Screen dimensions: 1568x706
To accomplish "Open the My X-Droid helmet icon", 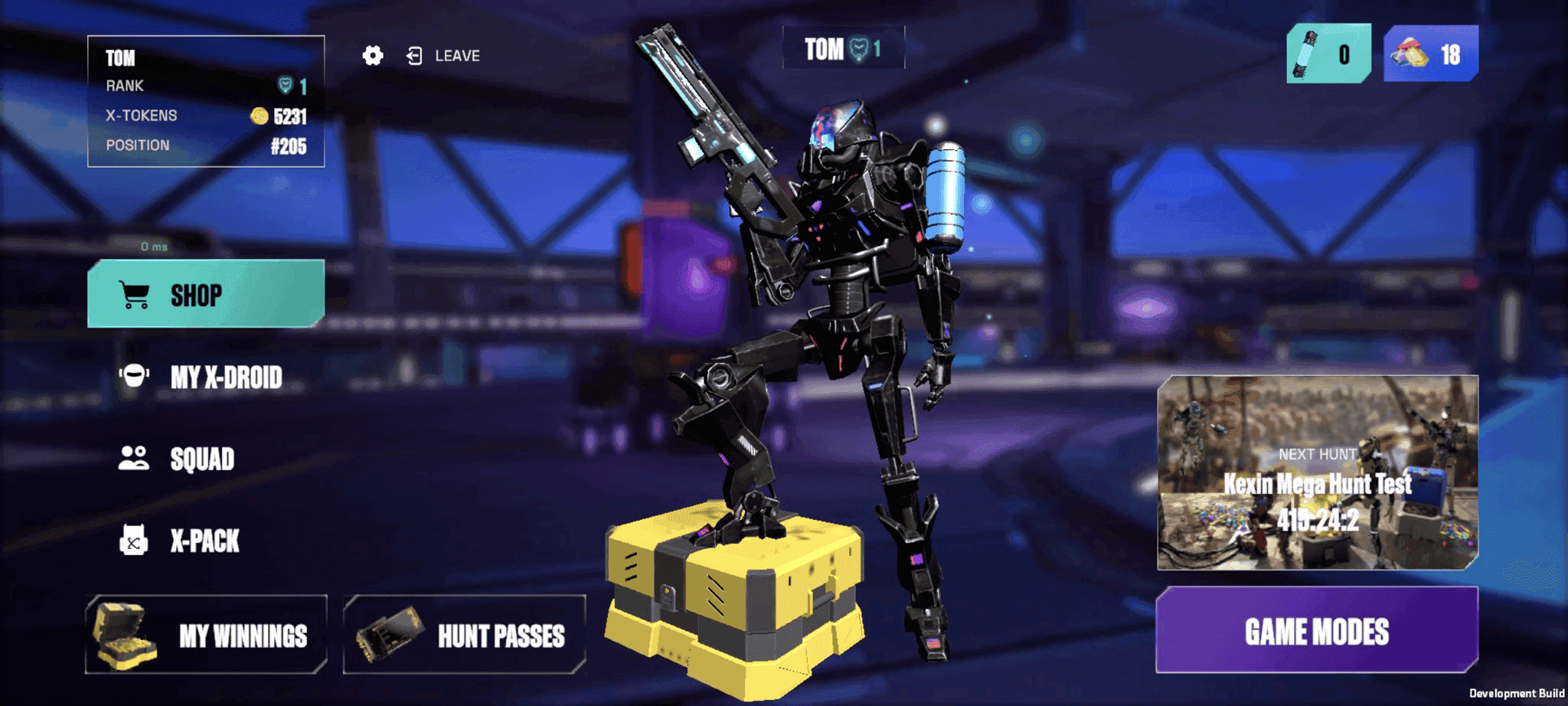I will point(134,378).
